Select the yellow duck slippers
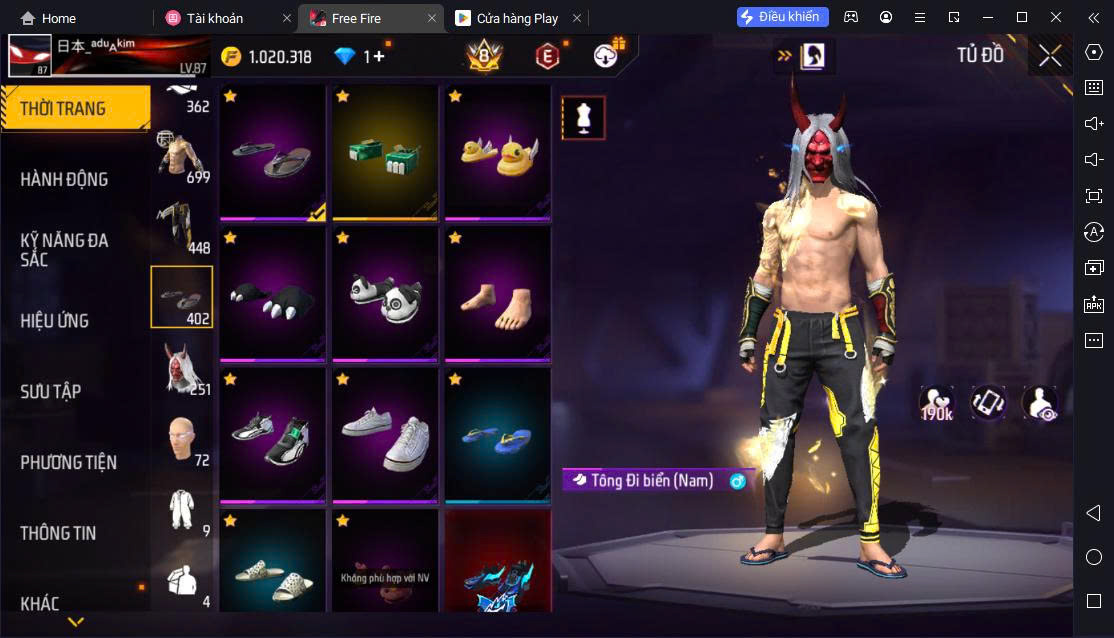Image resolution: width=1114 pixels, height=638 pixels. pyautogui.click(x=497, y=152)
